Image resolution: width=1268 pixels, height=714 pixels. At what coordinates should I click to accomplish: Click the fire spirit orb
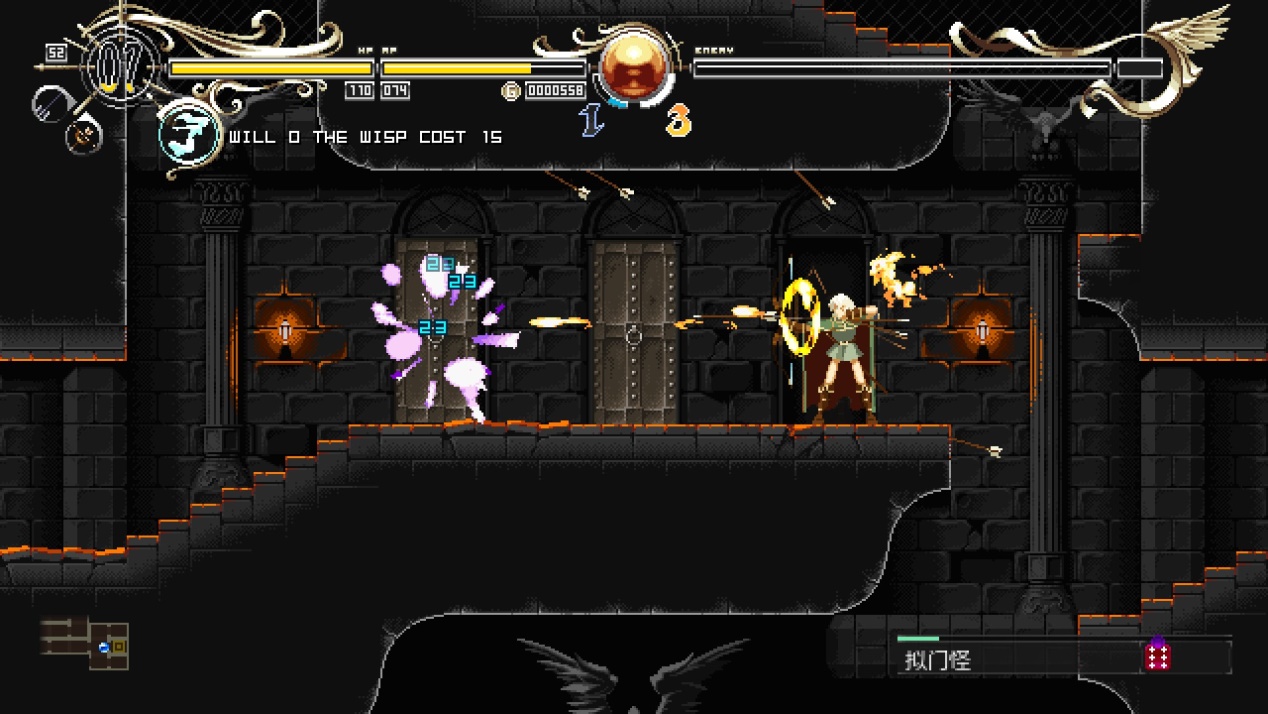pos(634,69)
